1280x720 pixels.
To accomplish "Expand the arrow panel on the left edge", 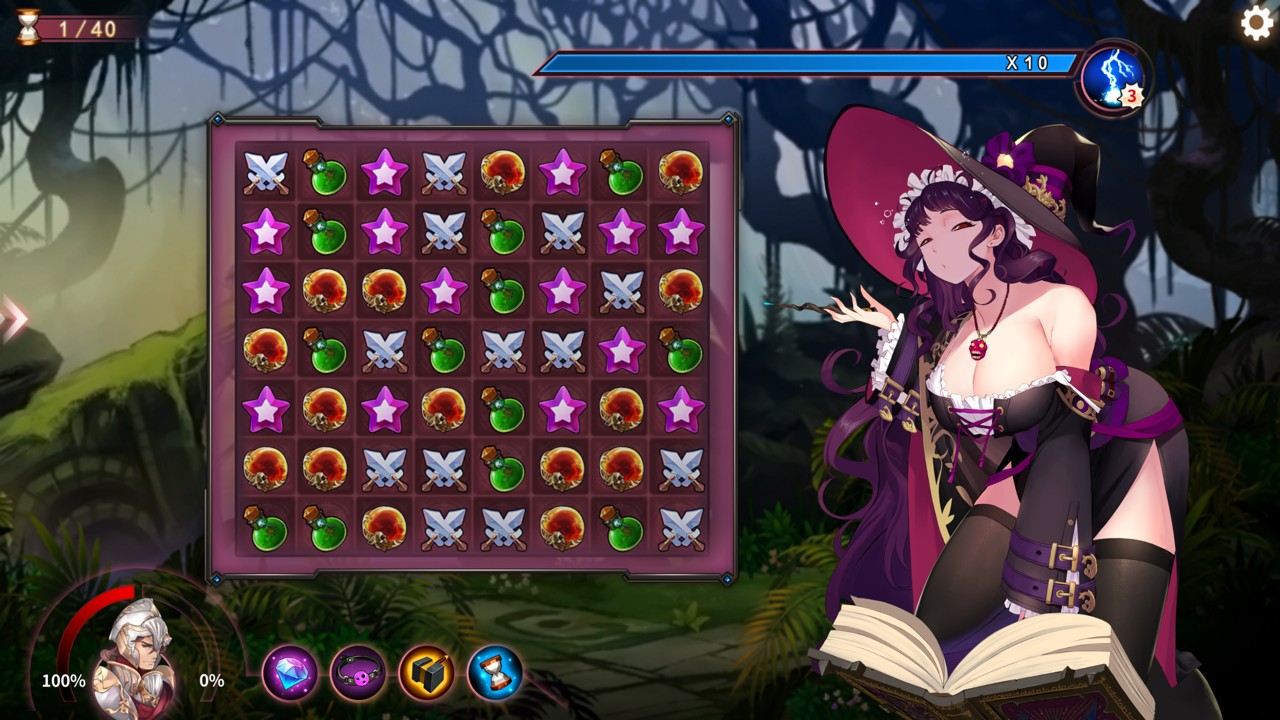I will coord(12,318).
